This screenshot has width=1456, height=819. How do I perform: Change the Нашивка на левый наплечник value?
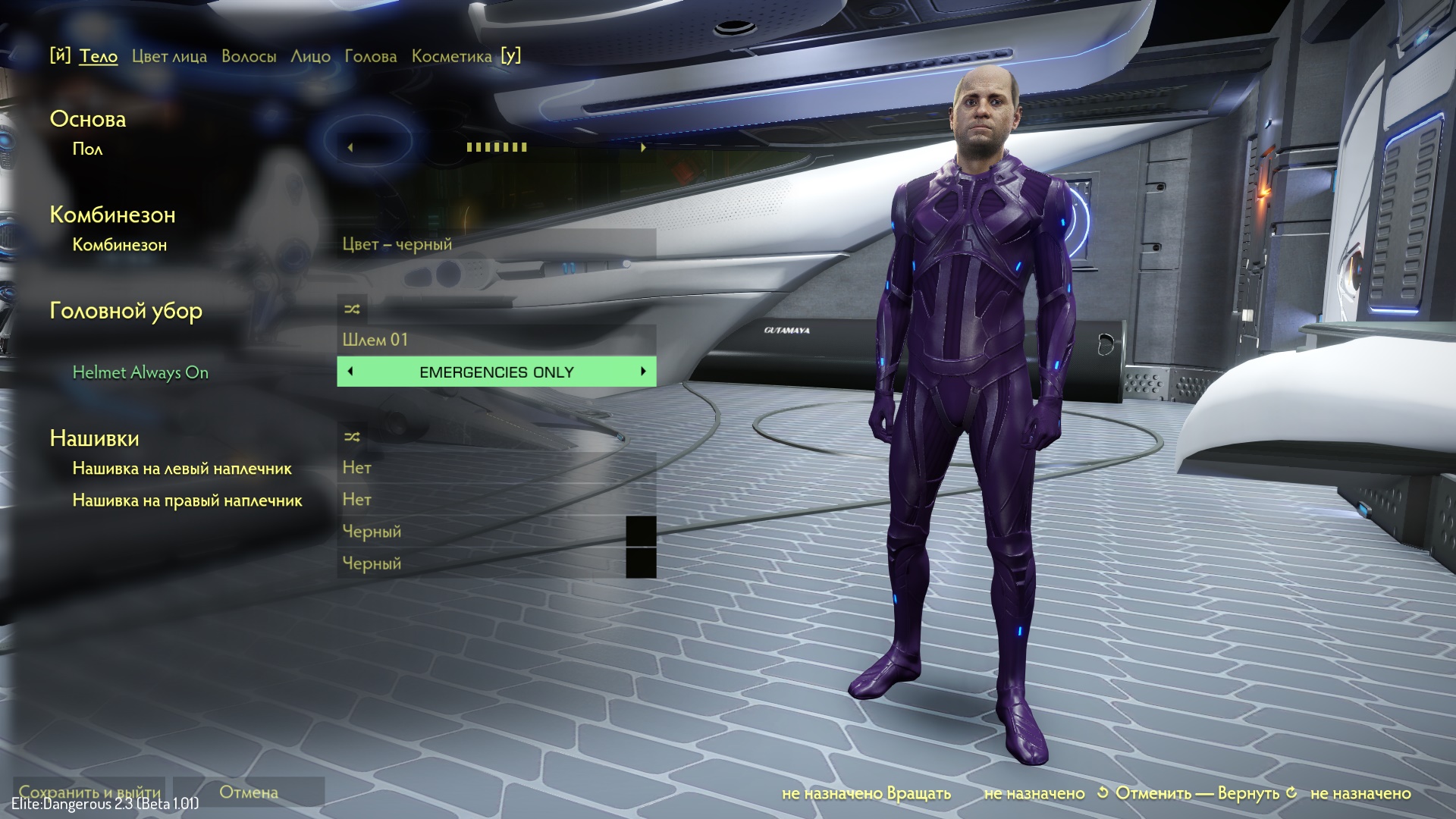coord(496,468)
